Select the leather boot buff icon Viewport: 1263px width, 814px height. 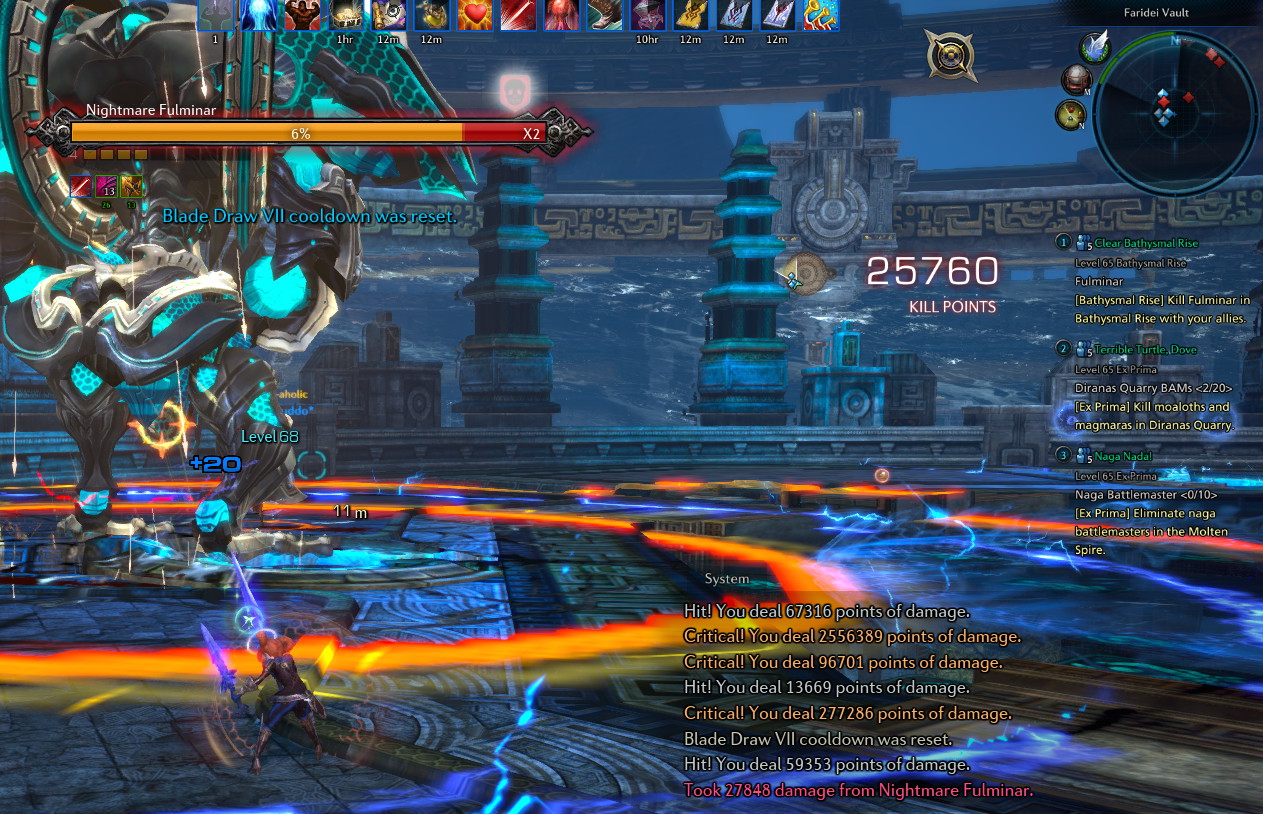604,15
